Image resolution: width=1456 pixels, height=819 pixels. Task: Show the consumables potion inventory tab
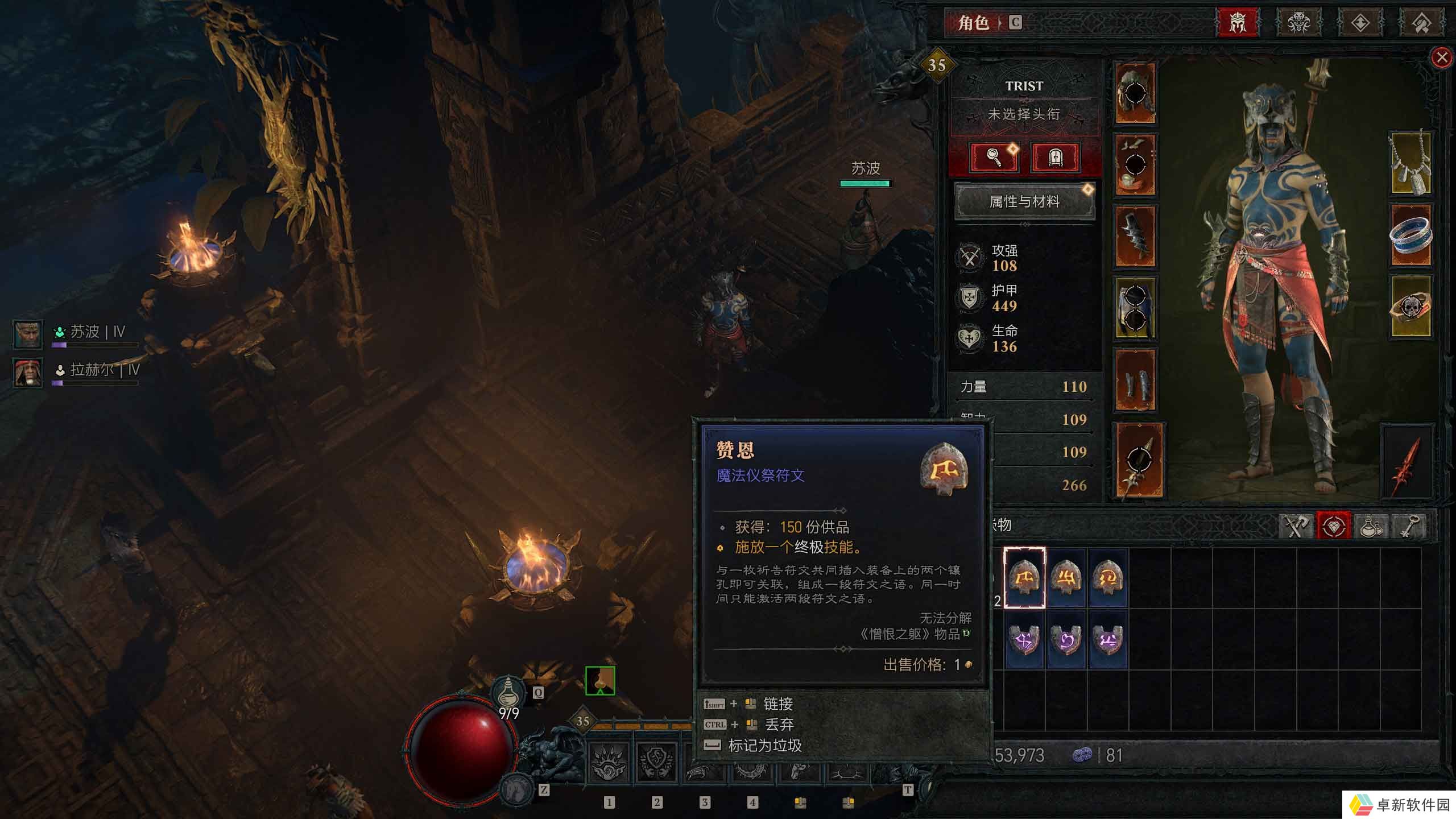[1370, 526]
